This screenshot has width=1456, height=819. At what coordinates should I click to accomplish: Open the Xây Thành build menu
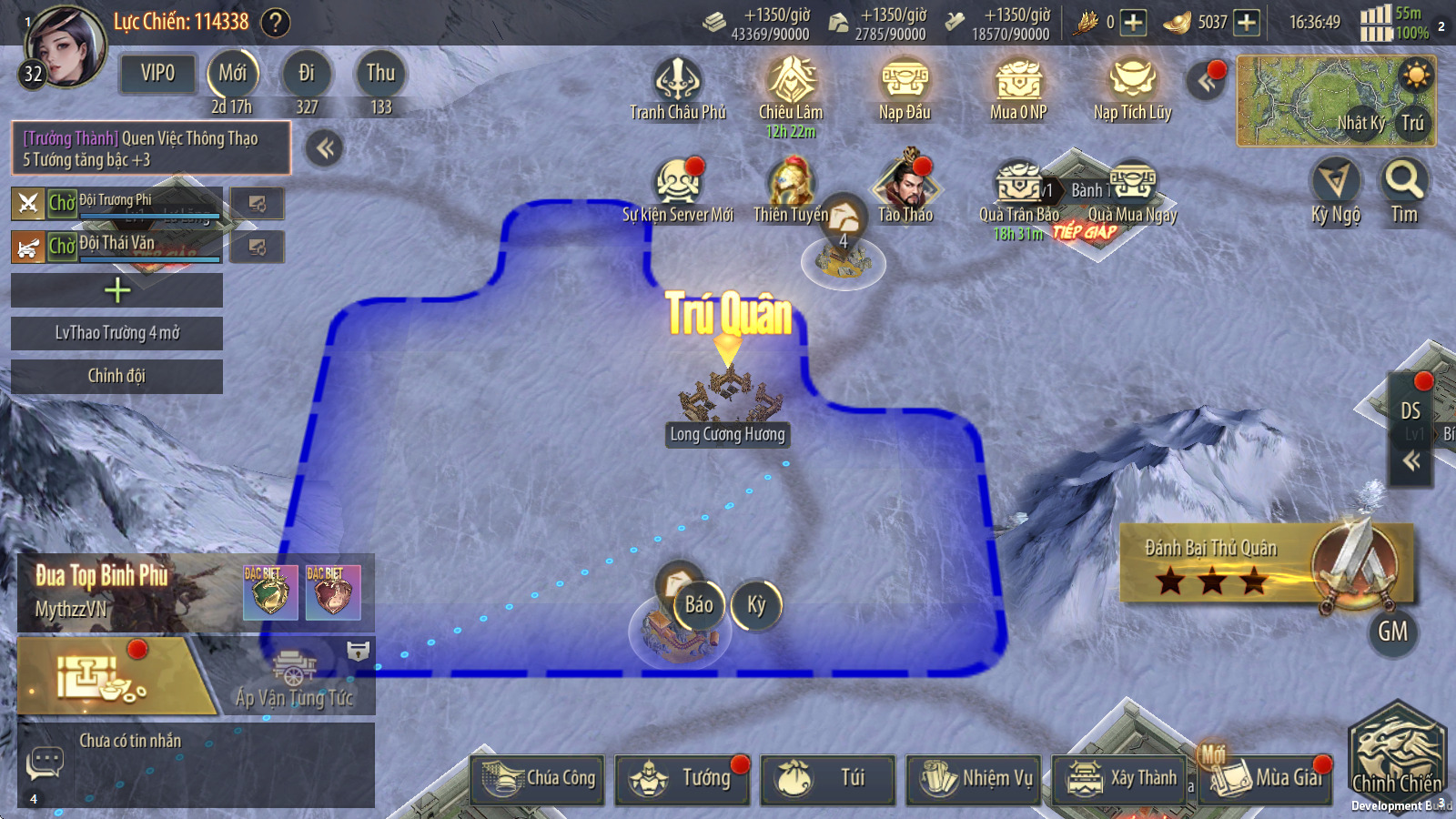1120,779
